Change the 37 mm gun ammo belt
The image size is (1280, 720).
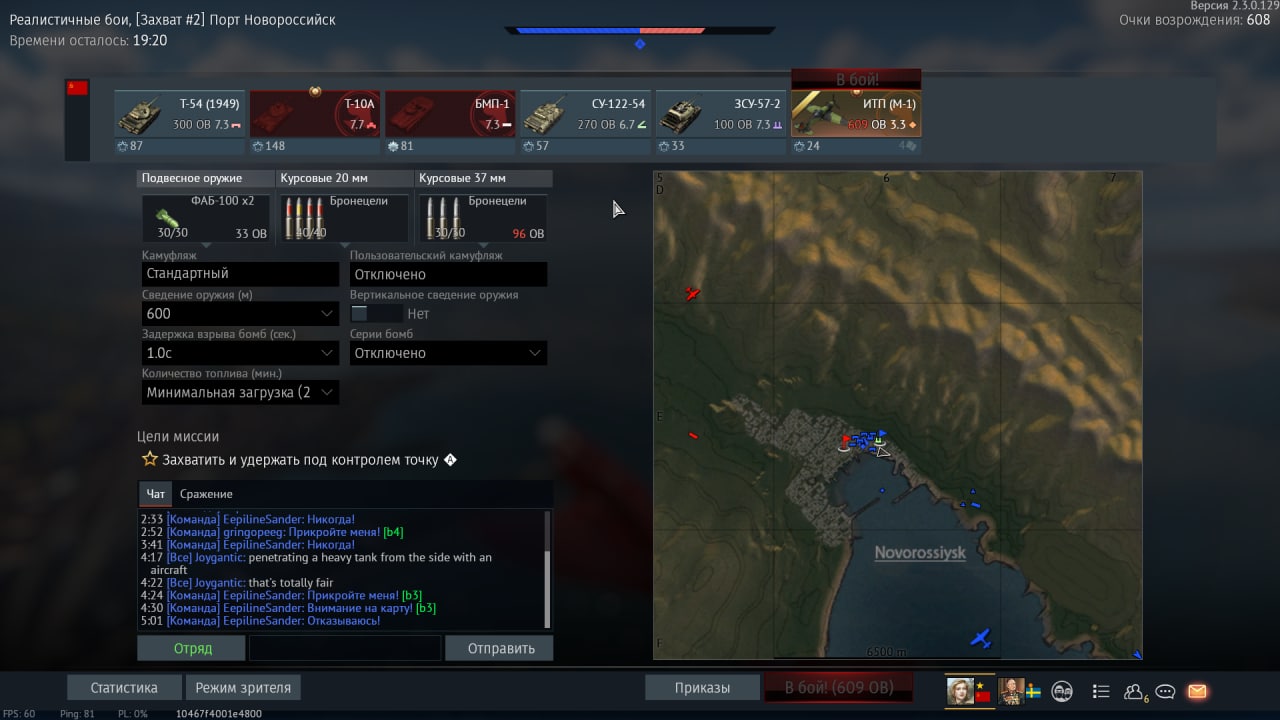(x=483, y=218)
